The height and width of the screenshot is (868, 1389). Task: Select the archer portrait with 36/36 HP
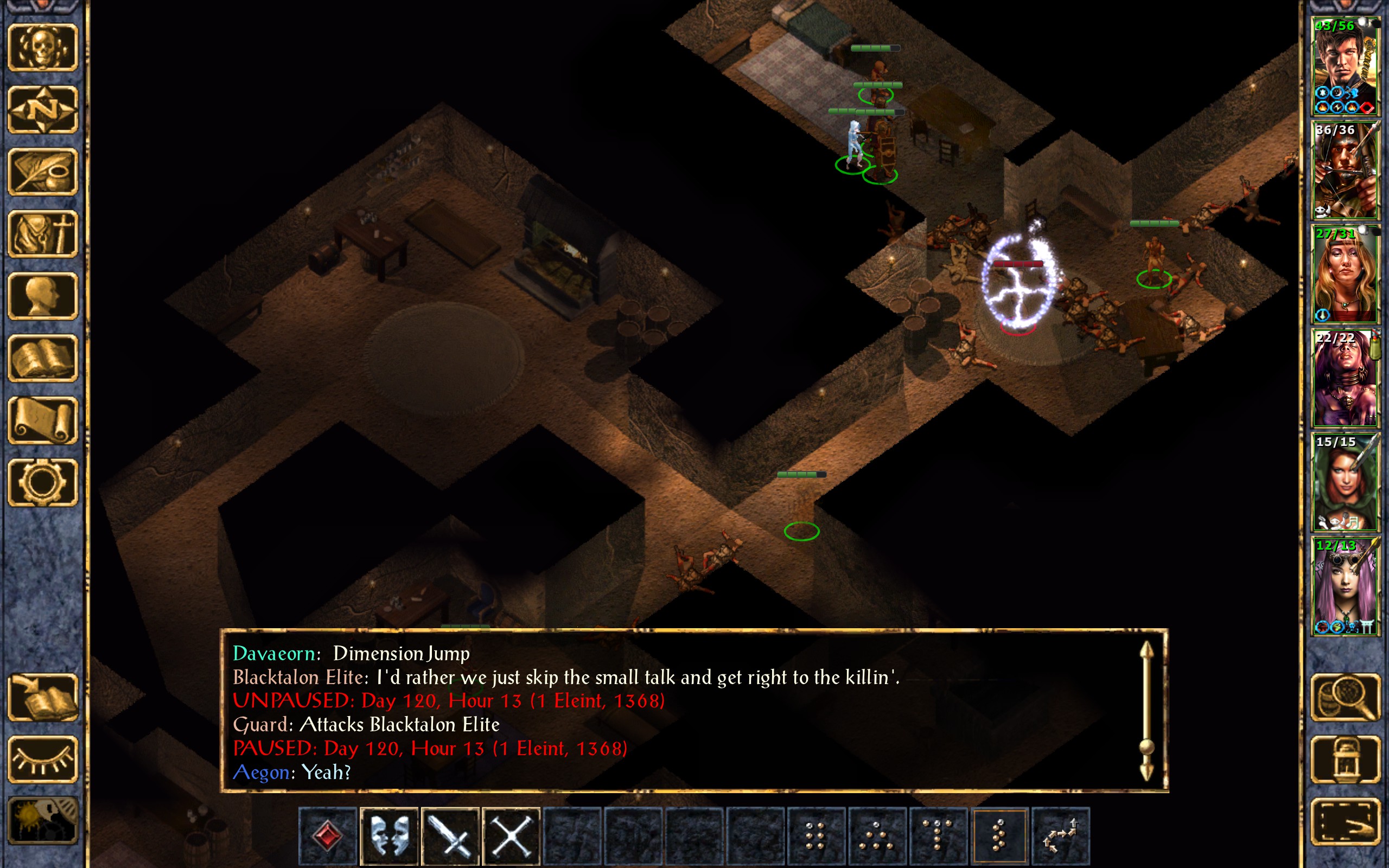click(1345, 170)
